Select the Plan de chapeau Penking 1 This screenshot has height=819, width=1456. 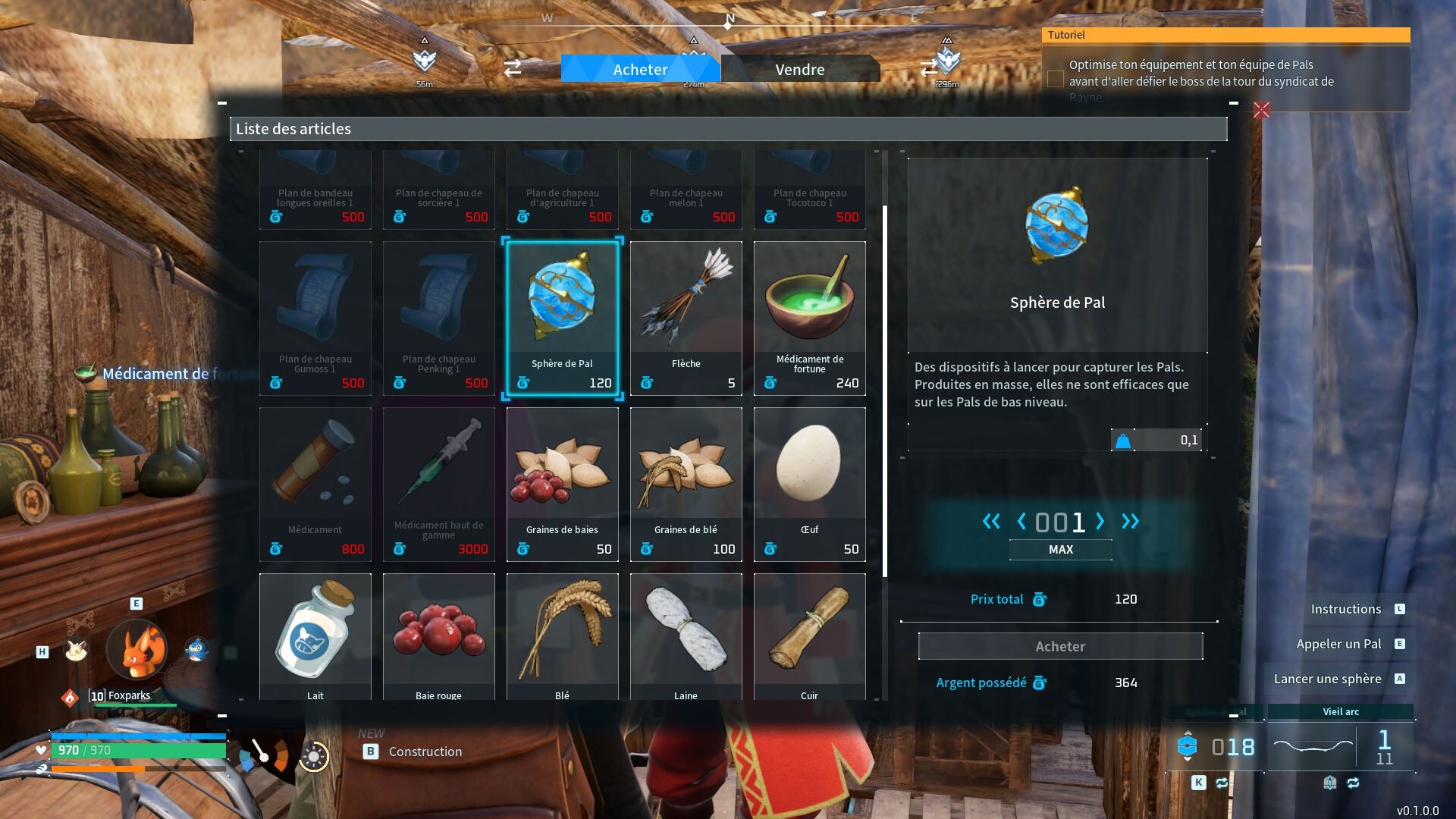[x=438, y=318]
